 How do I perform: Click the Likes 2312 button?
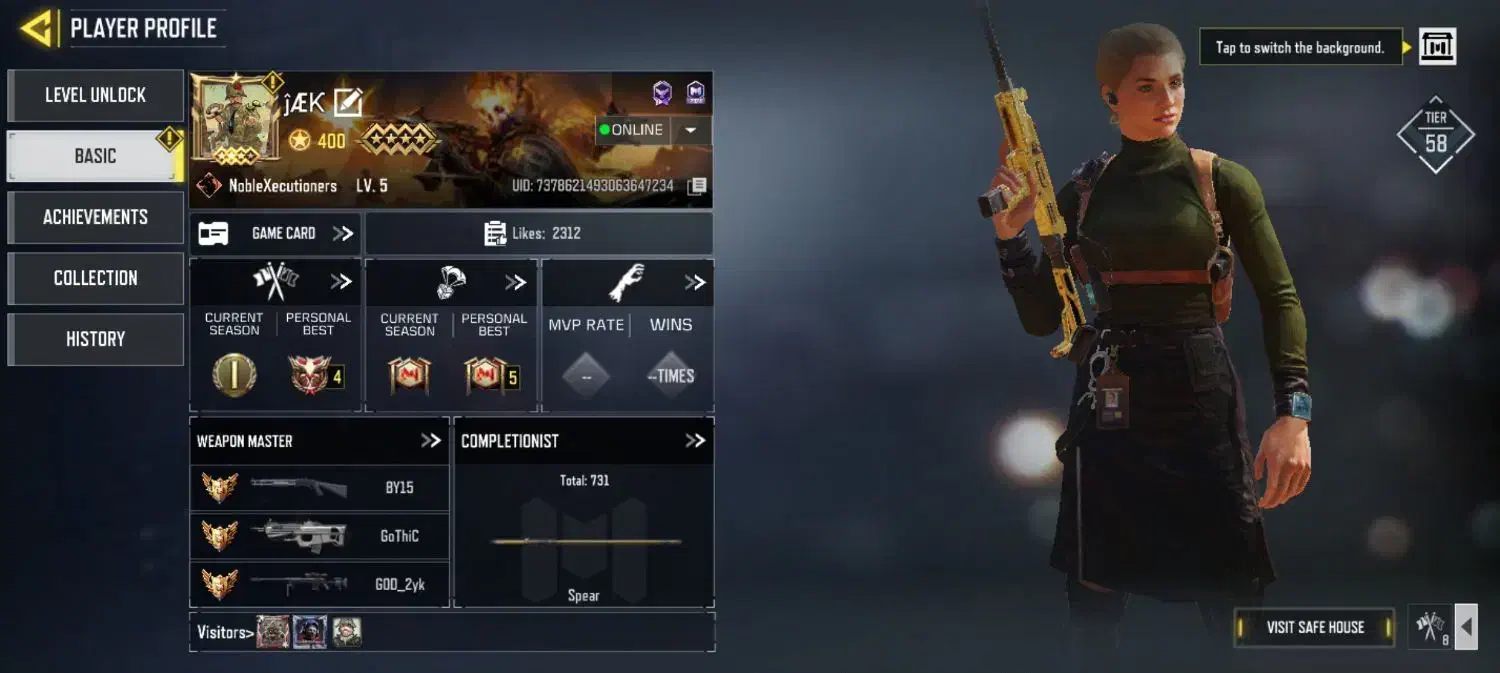(539, 233)
